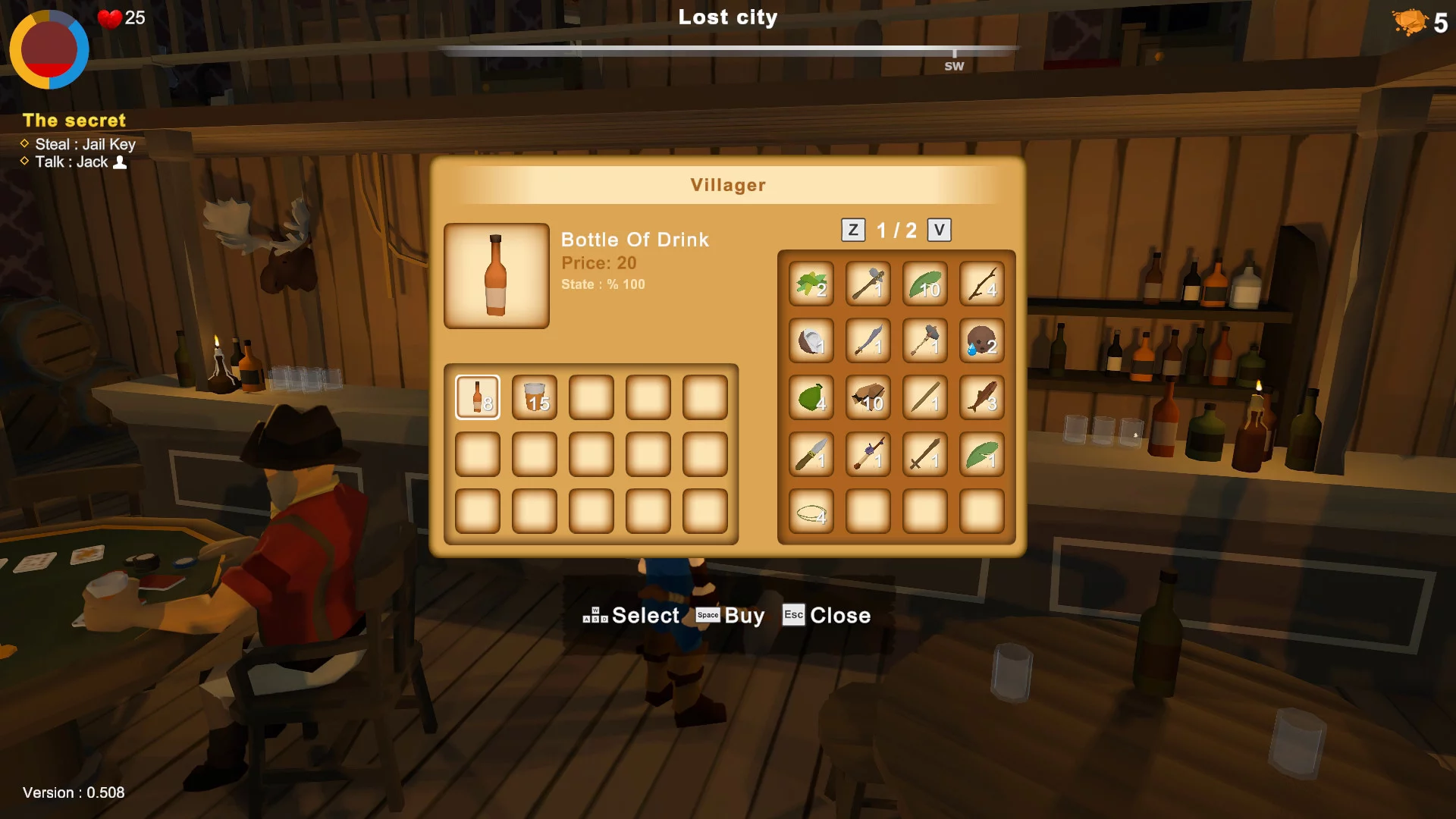
Task: Select the stone axe inventory slot
Action: [x=868, y=284]
